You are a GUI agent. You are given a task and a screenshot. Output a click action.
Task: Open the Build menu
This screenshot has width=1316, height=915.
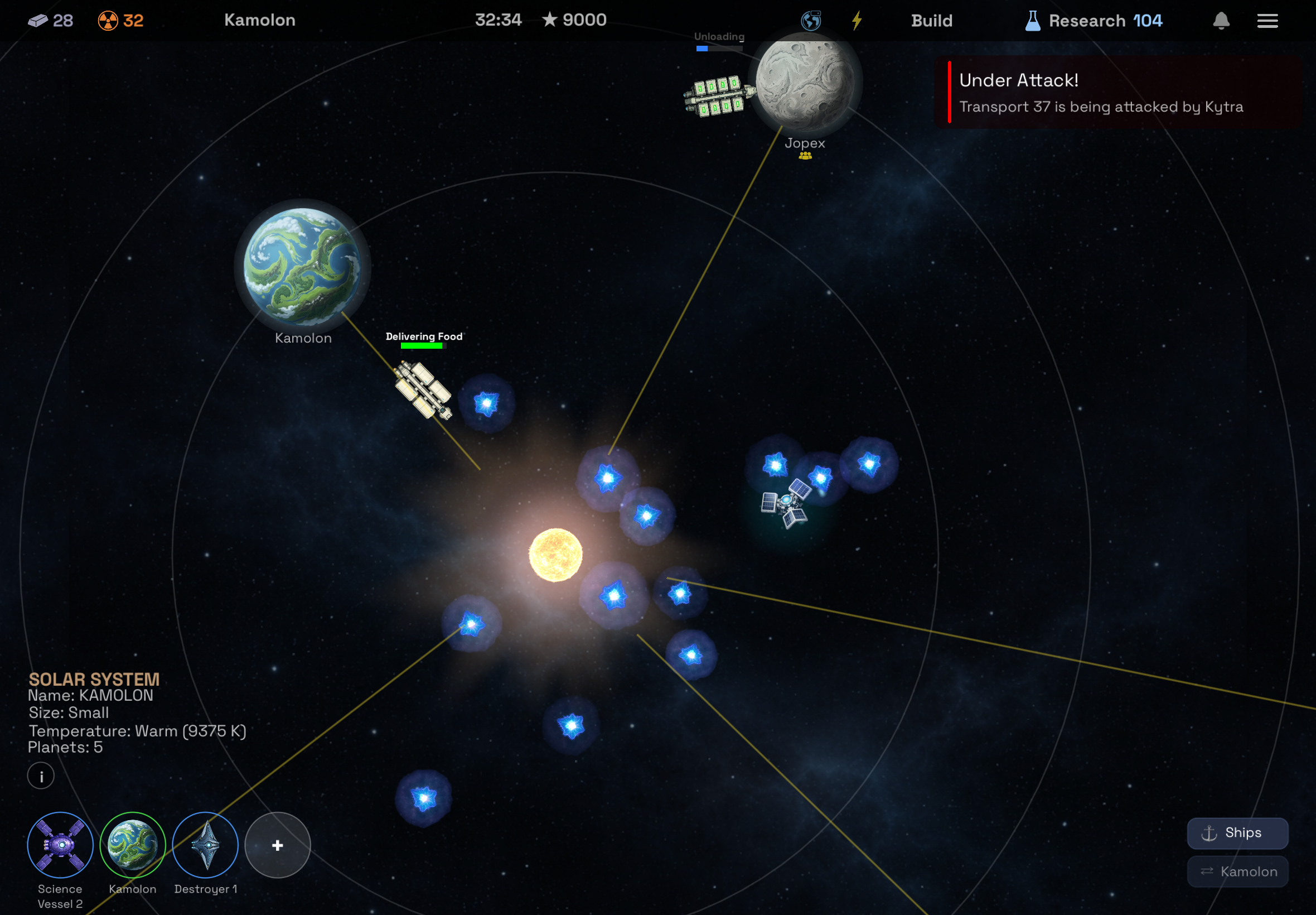[931, 21]
